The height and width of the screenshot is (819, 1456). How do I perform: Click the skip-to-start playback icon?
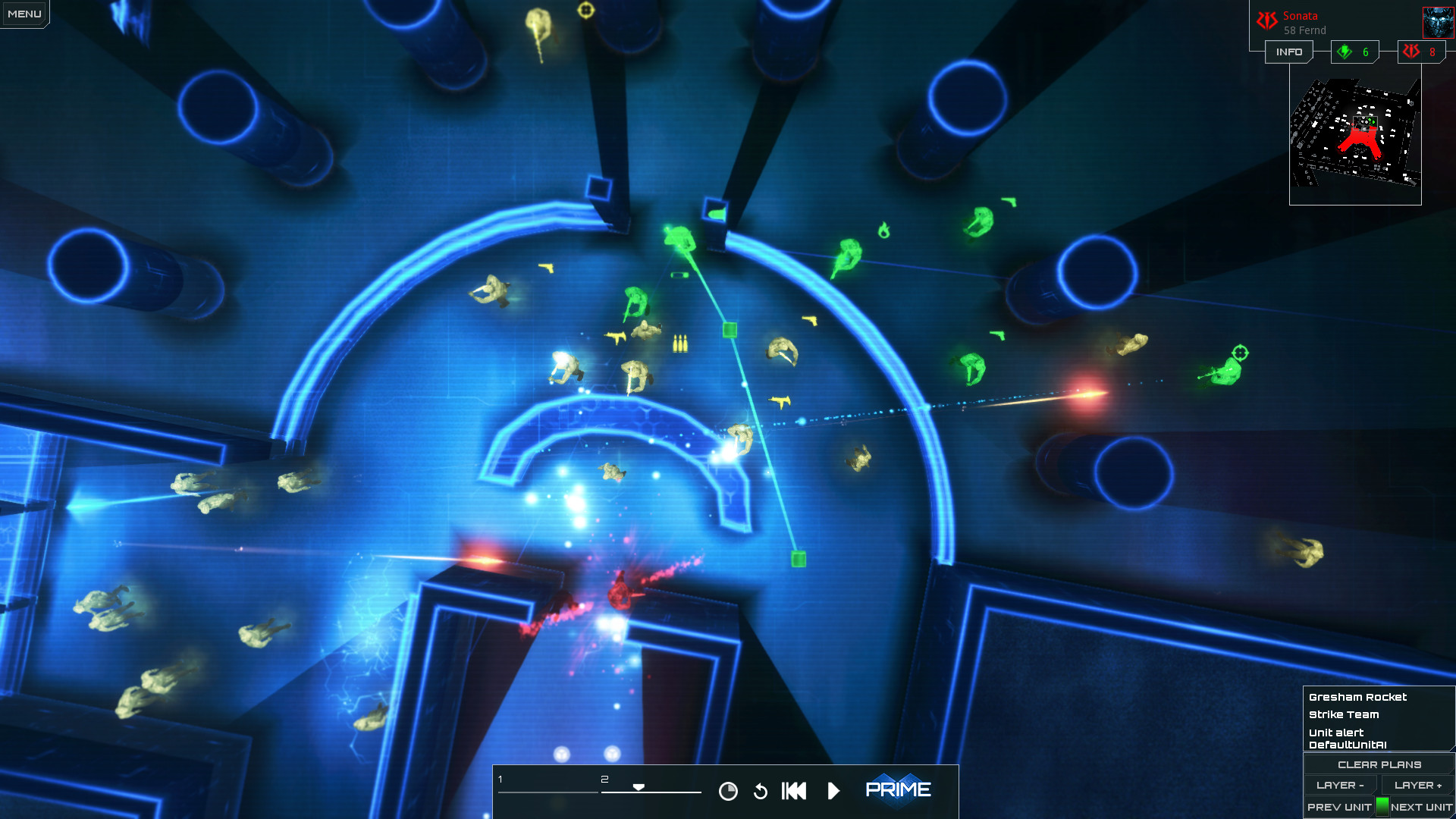tap(793, 790)
